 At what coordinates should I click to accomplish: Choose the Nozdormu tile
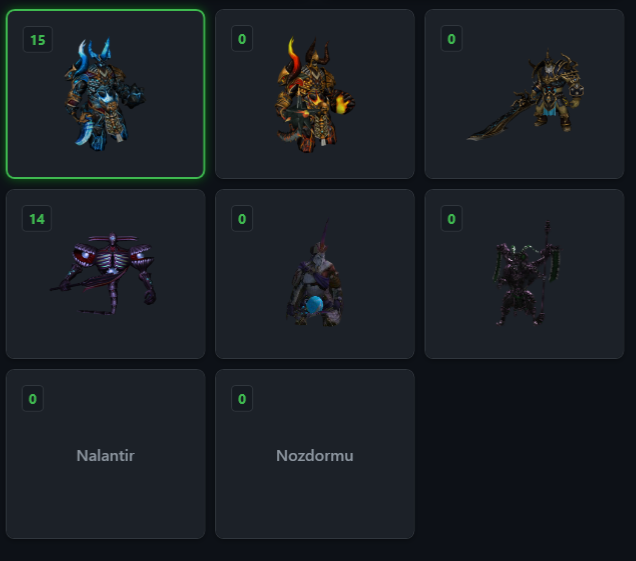(315, 455)
